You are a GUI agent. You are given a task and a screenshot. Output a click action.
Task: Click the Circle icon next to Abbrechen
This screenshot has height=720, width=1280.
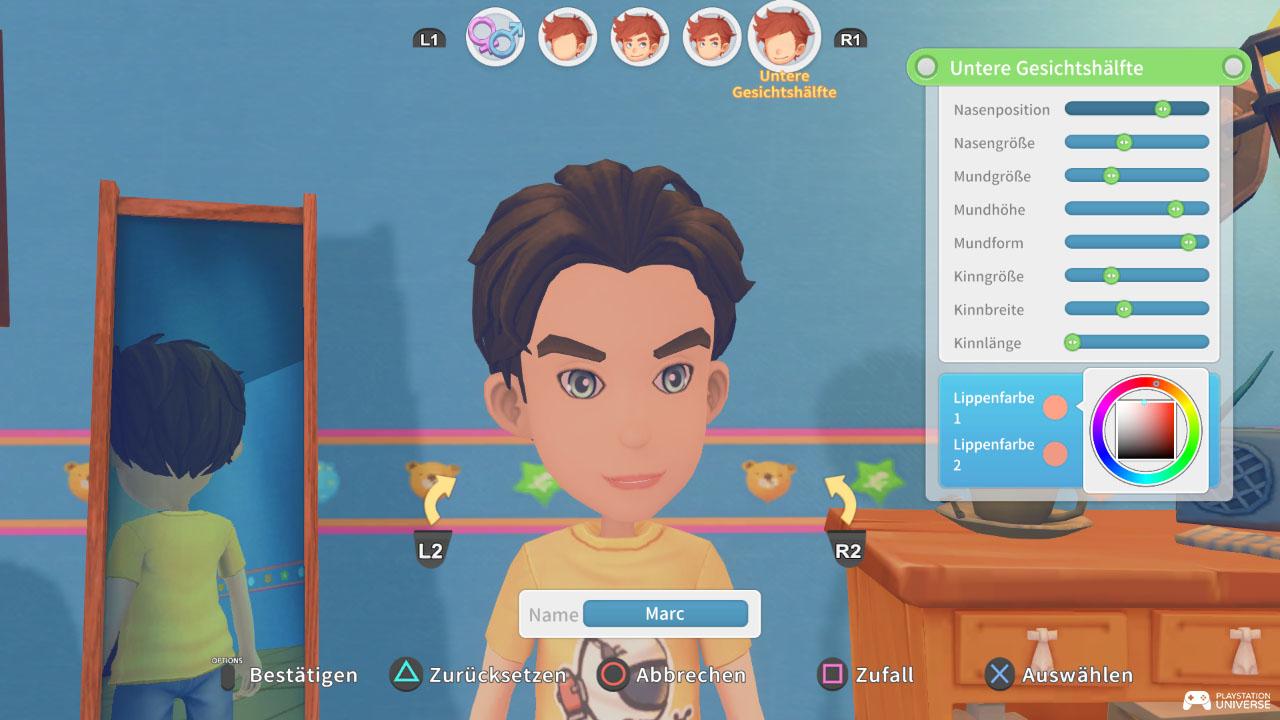(612, 675)
